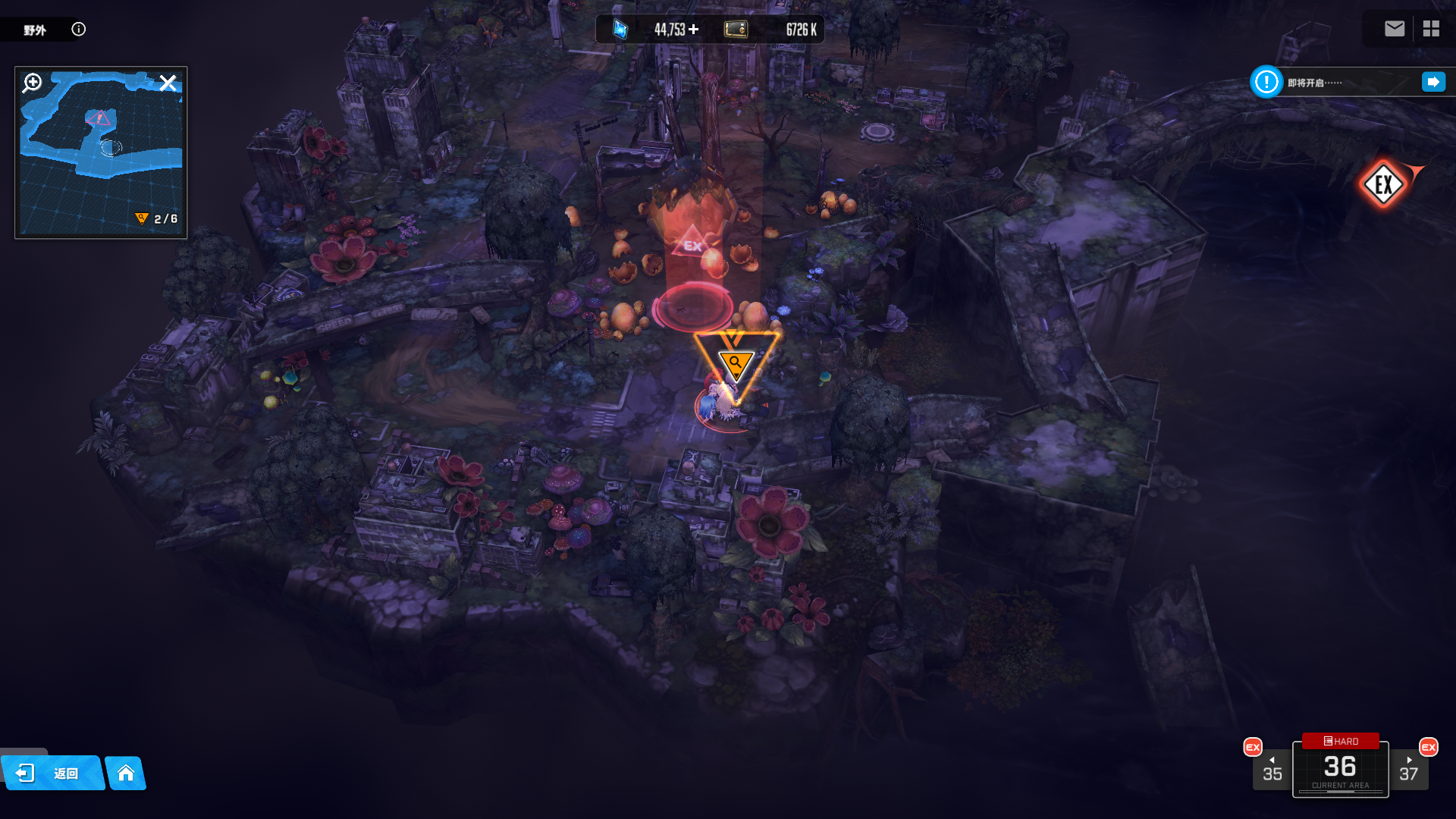Open the info icon beside area title
This screenshot has width=1456, height=819.
tap(79, 30)
